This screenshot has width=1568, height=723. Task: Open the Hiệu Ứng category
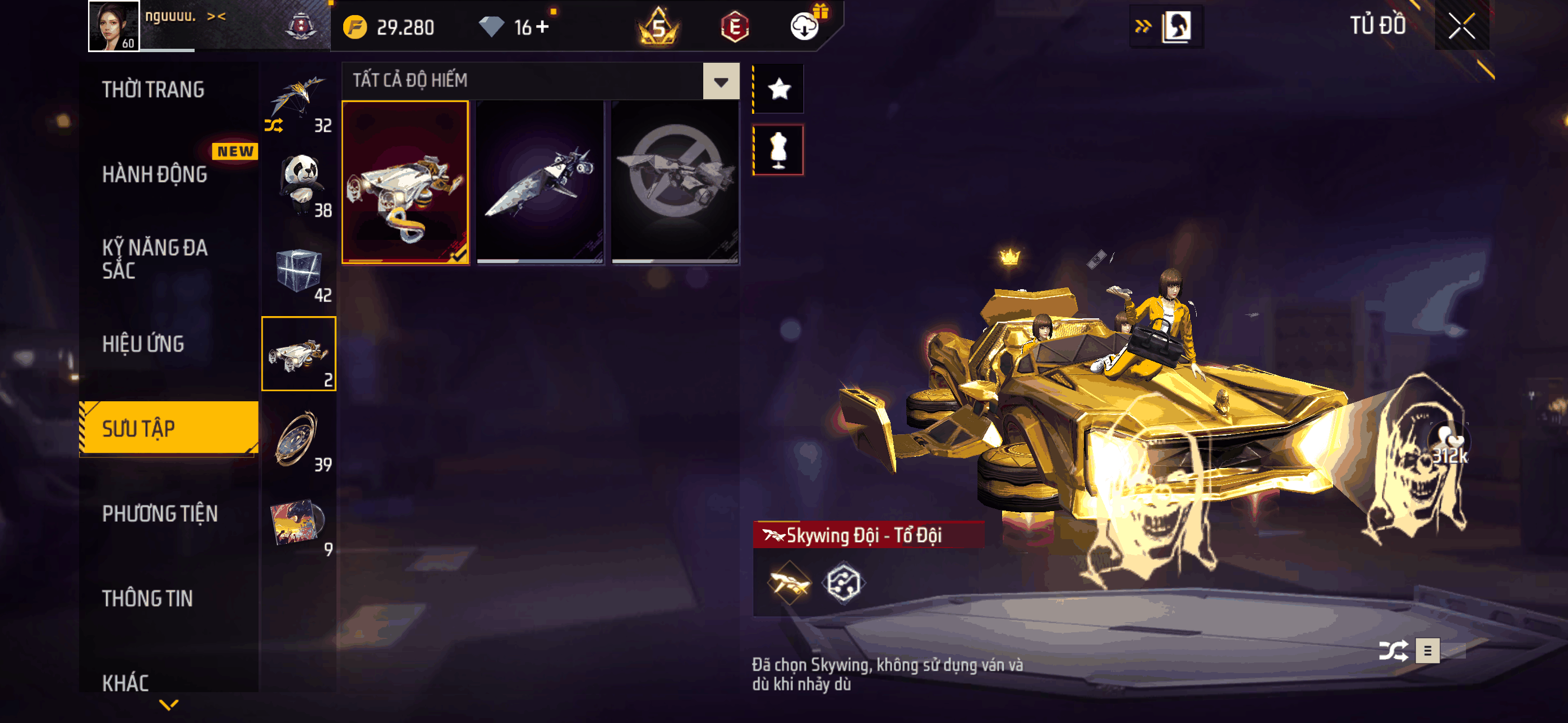(x=143, y=344)
